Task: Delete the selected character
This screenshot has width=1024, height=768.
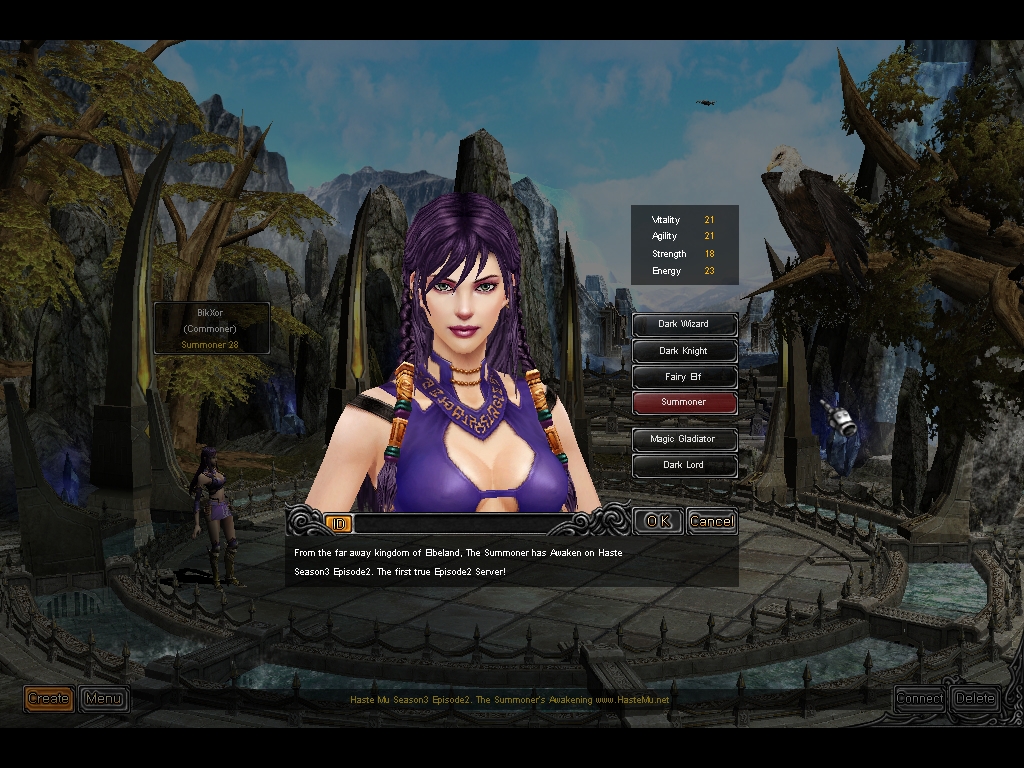Action: [x=974, y=698]
